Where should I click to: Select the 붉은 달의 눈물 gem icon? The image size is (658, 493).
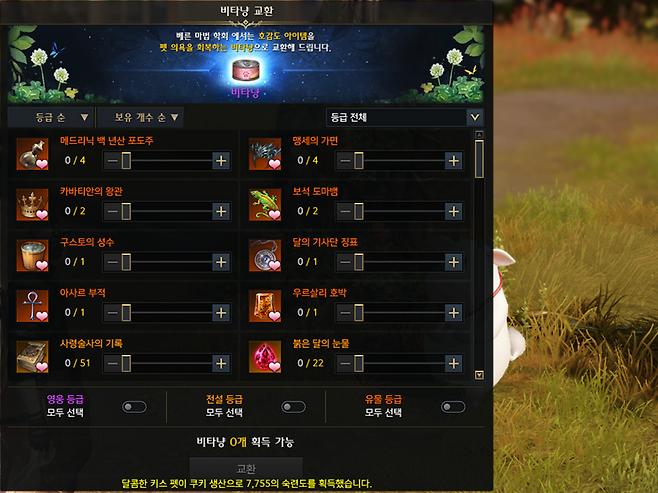tap(265, 357)
